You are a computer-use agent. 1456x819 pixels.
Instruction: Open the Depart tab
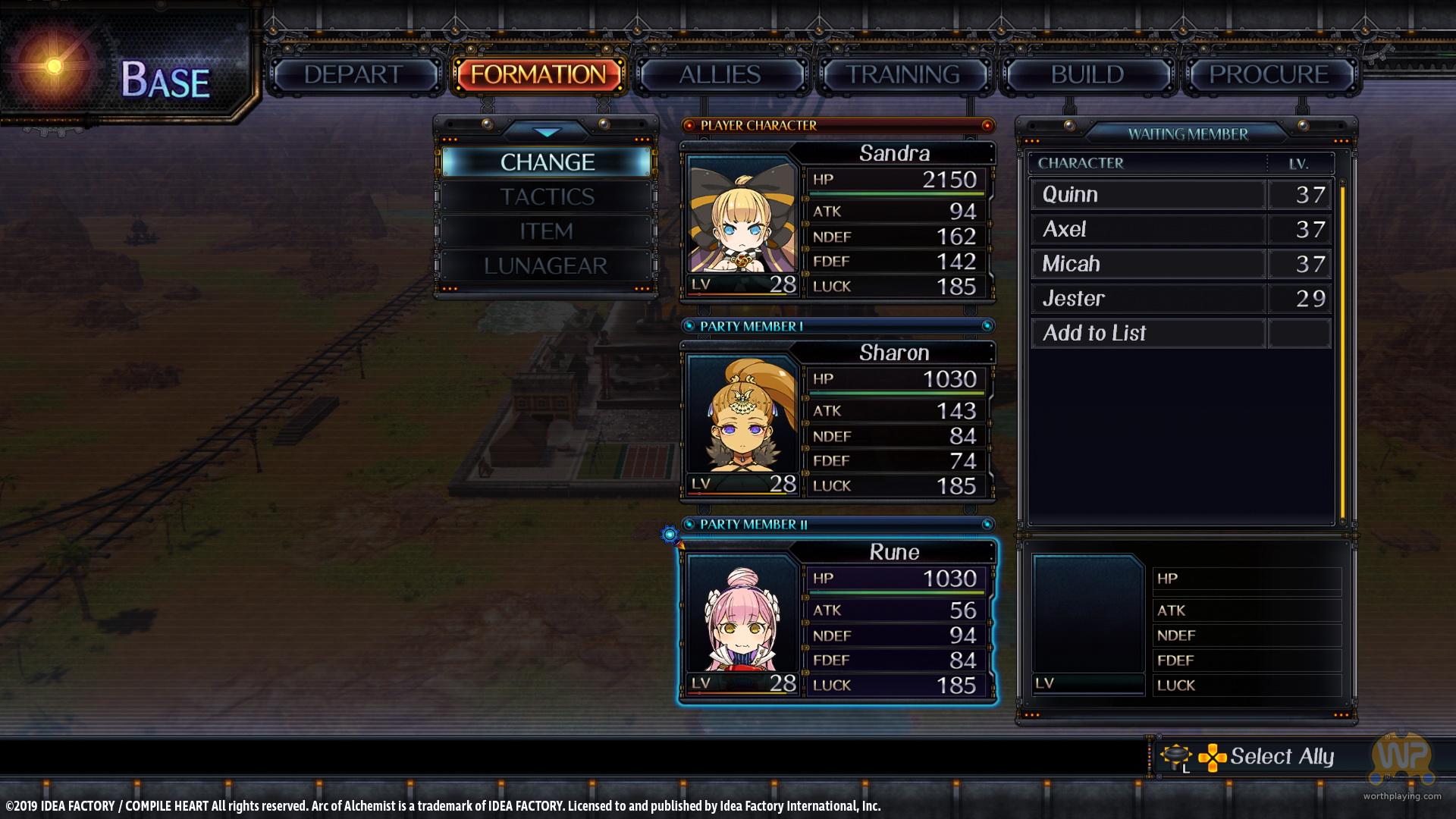(x=353, y=74)
